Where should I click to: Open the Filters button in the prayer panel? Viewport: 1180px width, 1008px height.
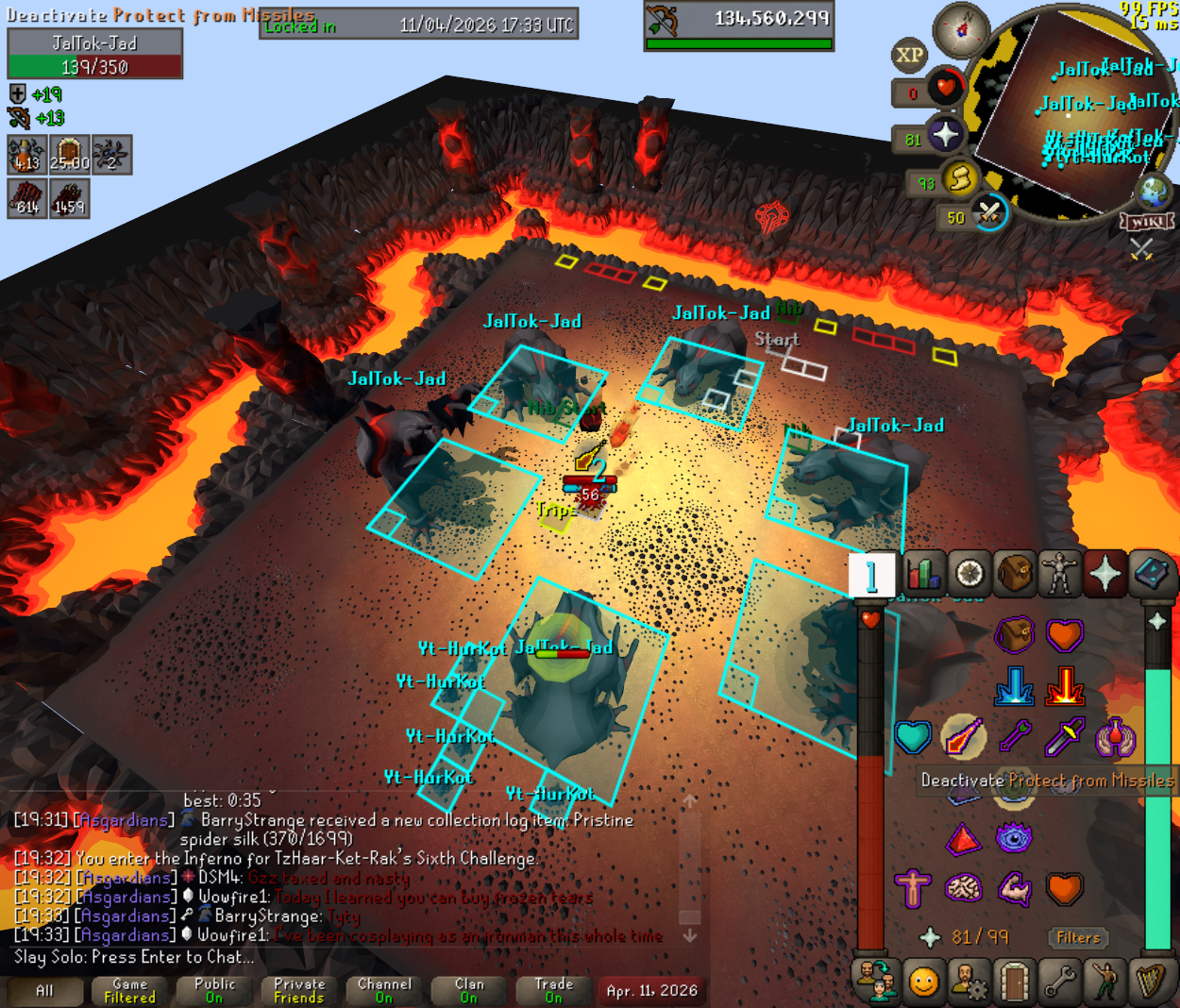click(x=1078, y=937)
